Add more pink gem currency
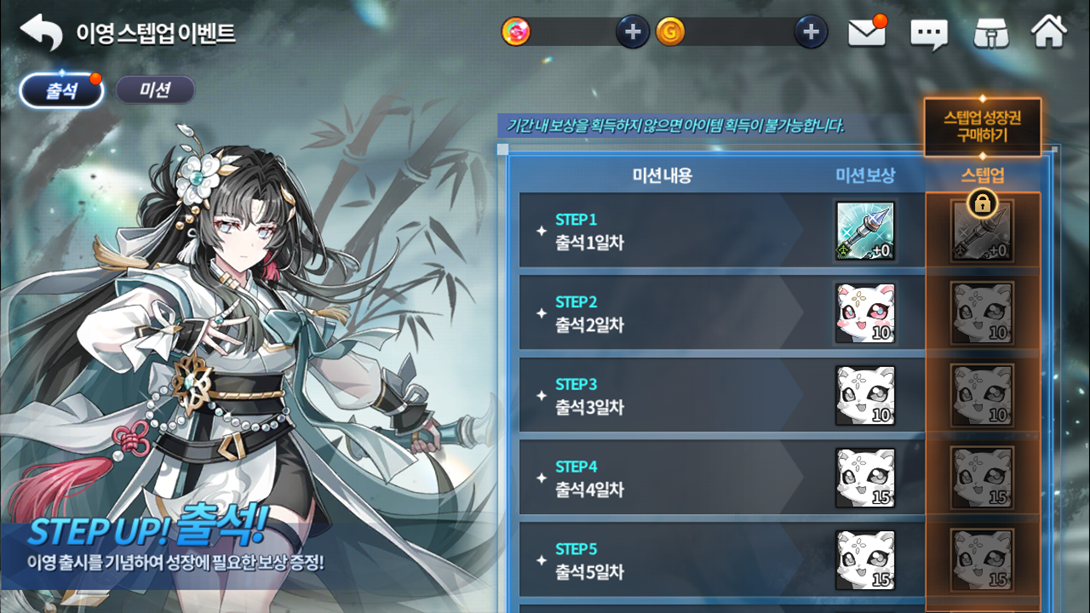 pos(632,32)
